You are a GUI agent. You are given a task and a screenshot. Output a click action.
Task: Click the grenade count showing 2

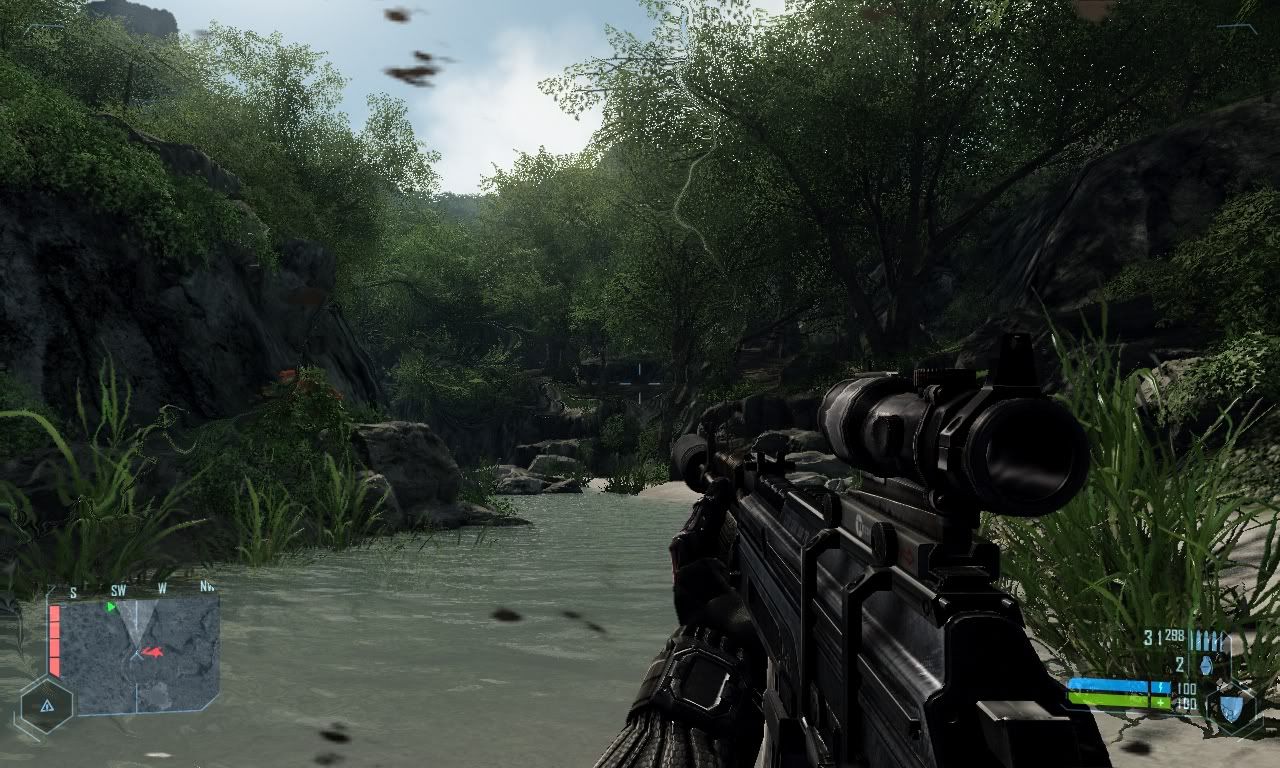[x=1178, y=664]
